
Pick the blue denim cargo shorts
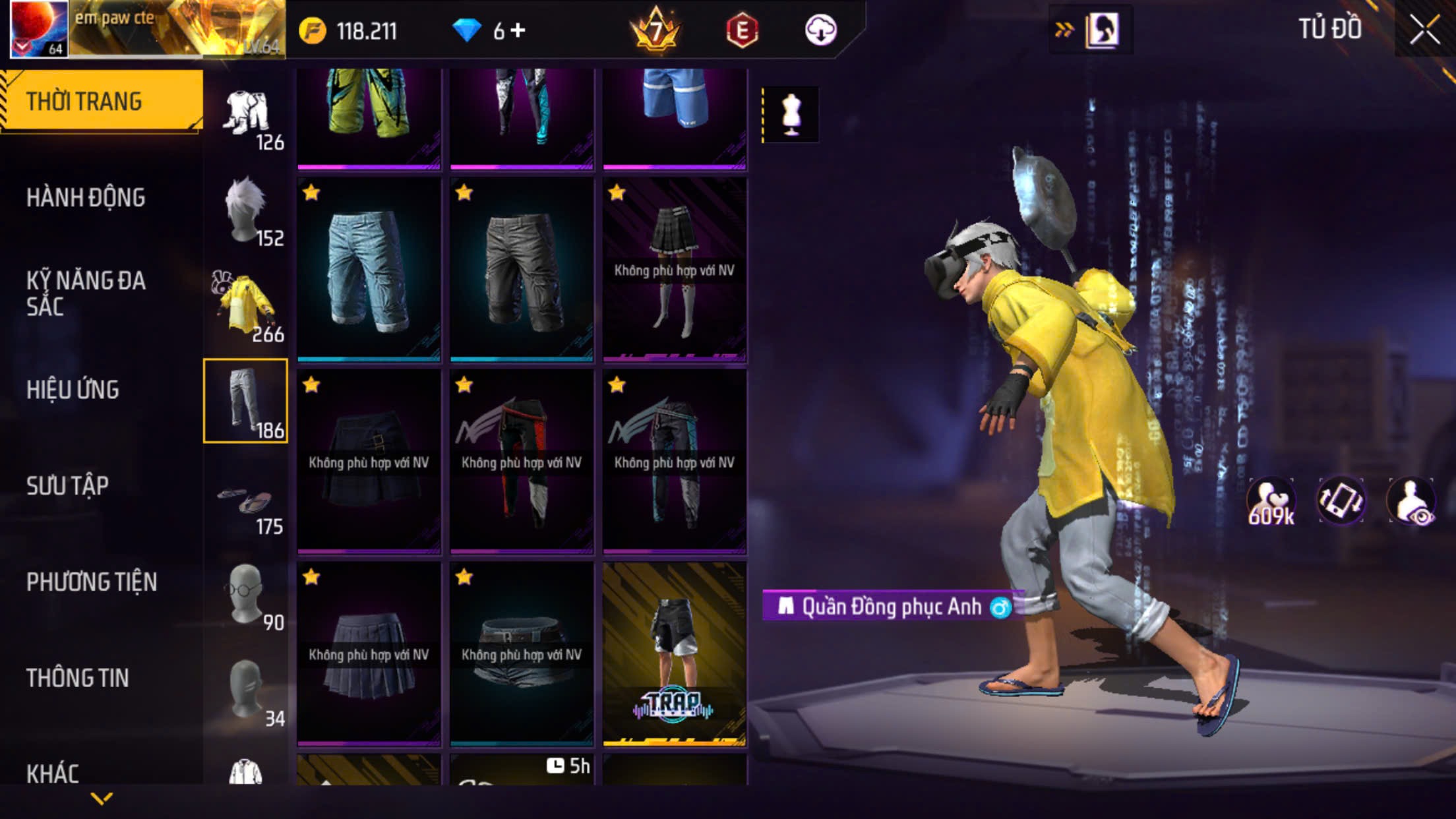(x=369, y=270)
